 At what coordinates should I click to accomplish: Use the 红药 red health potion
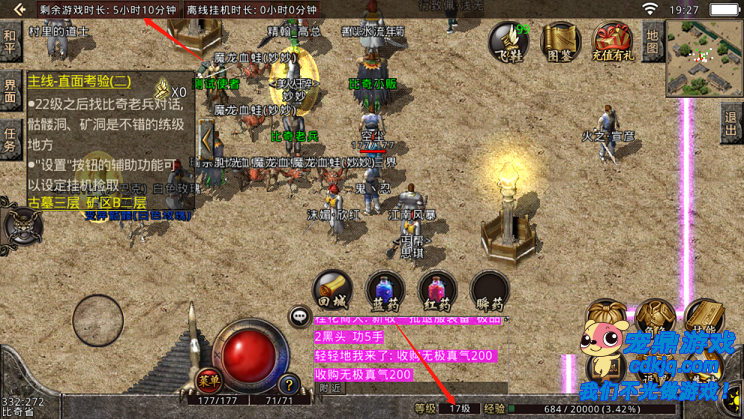coord(437,290)
